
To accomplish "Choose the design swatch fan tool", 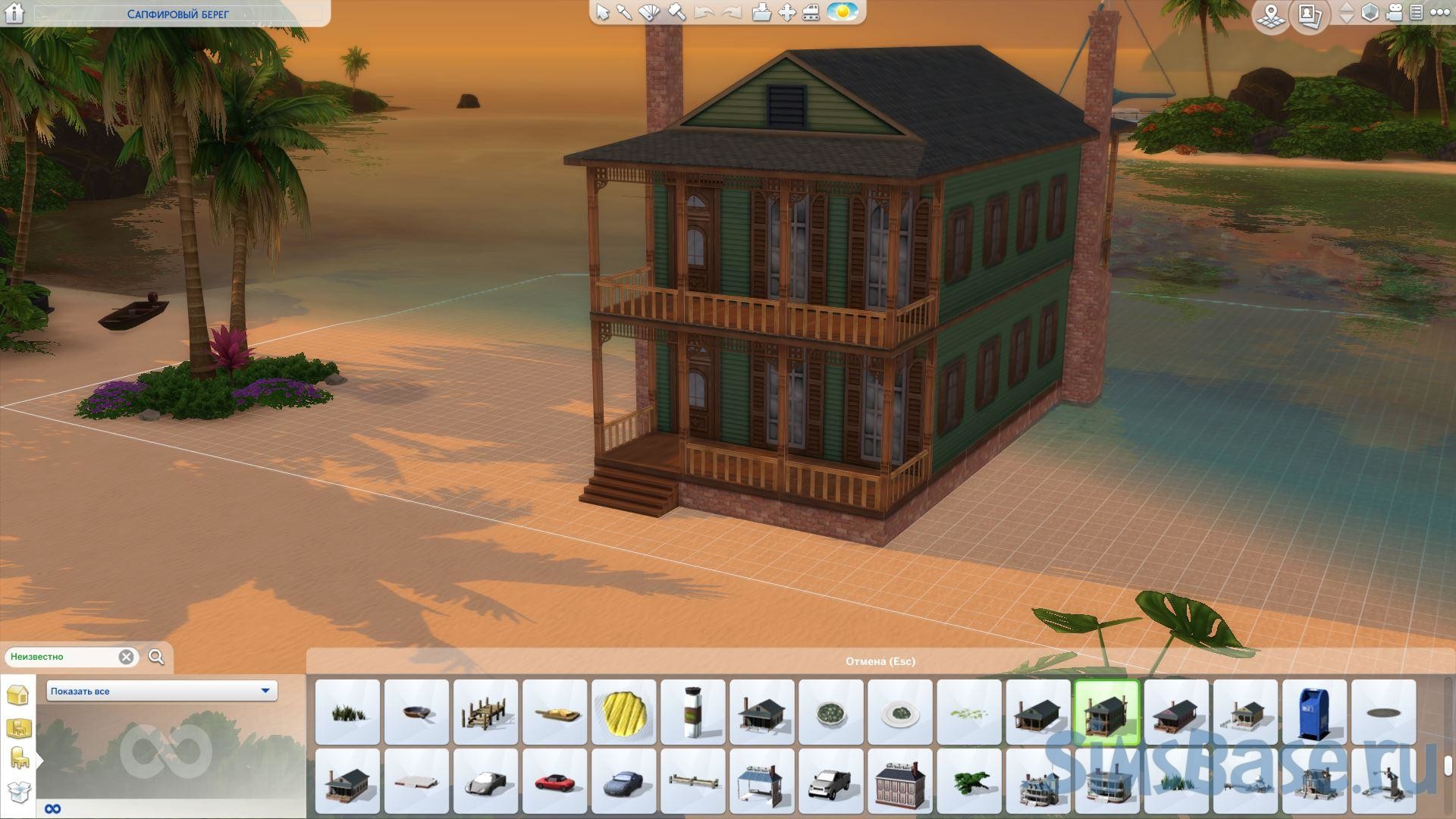I will pyautogui.click(x=650, y=12).
